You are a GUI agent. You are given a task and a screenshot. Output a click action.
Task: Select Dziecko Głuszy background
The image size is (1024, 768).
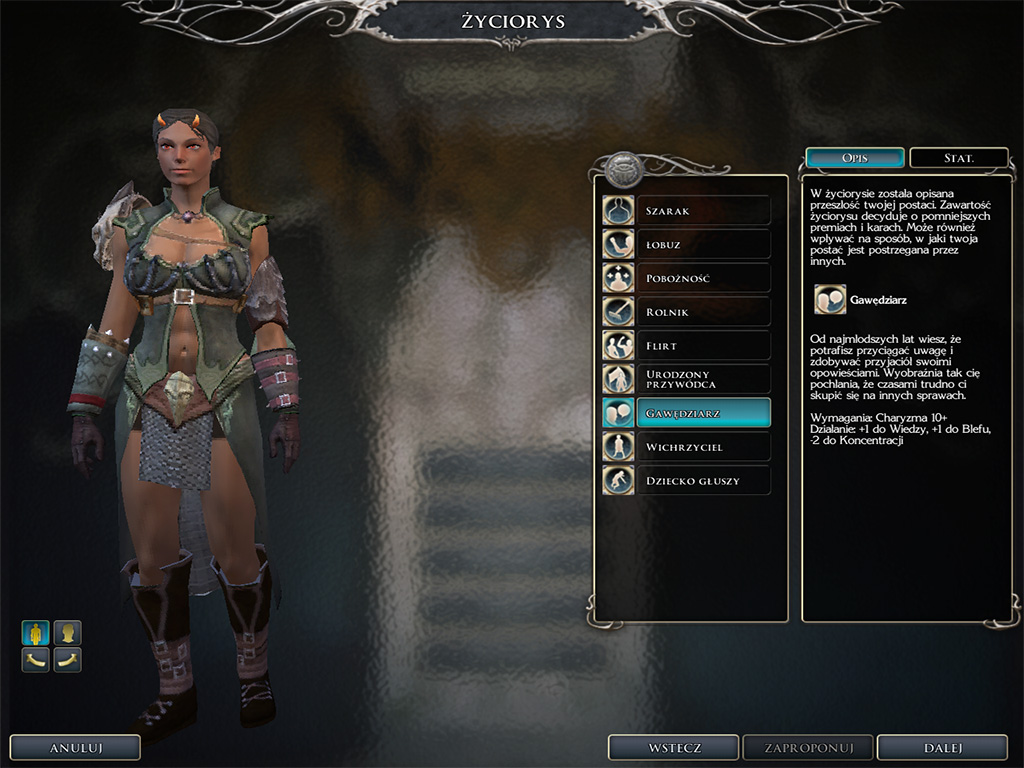687,481
